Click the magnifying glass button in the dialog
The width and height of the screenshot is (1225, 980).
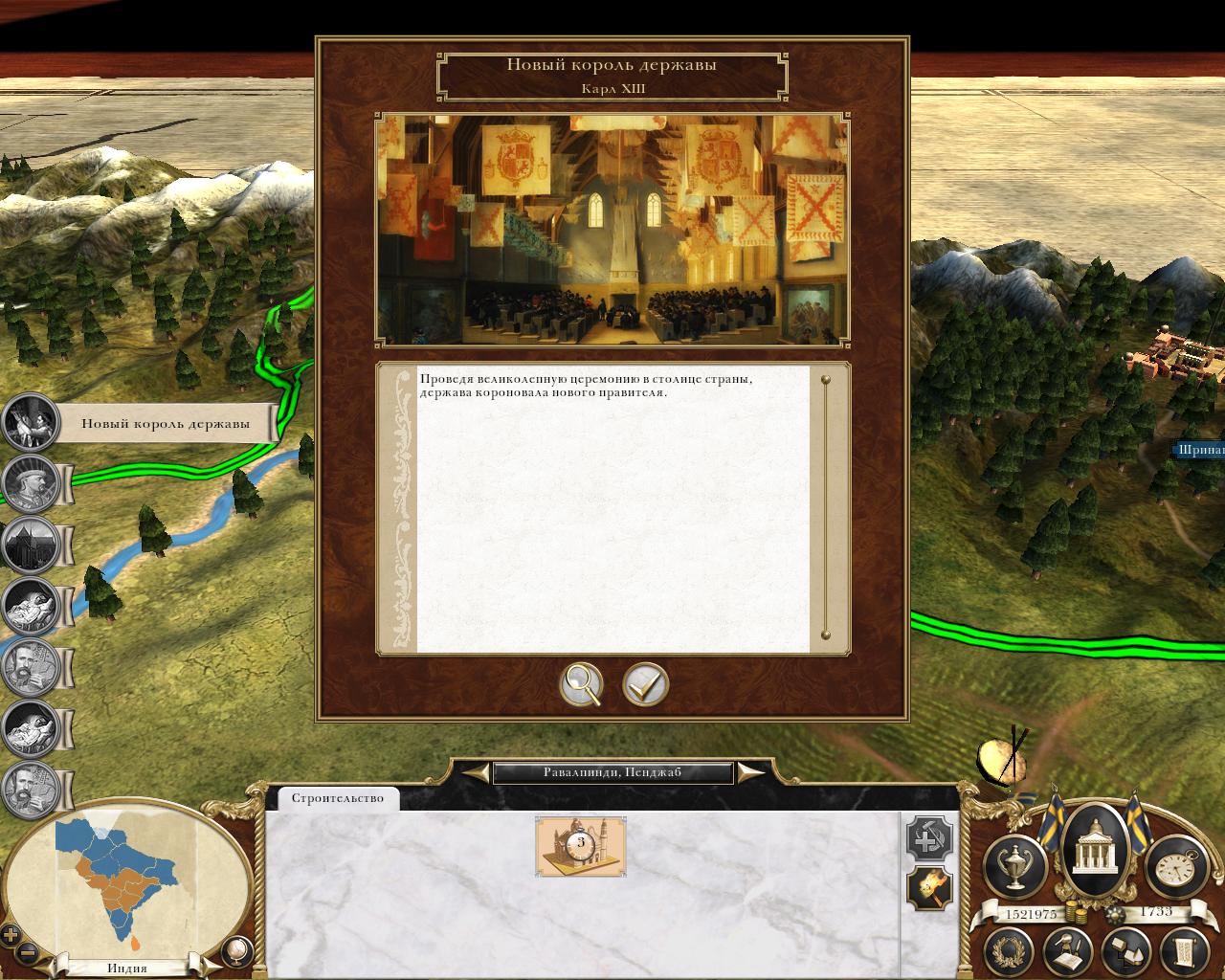pyautogui.click(x=581, y=684)
